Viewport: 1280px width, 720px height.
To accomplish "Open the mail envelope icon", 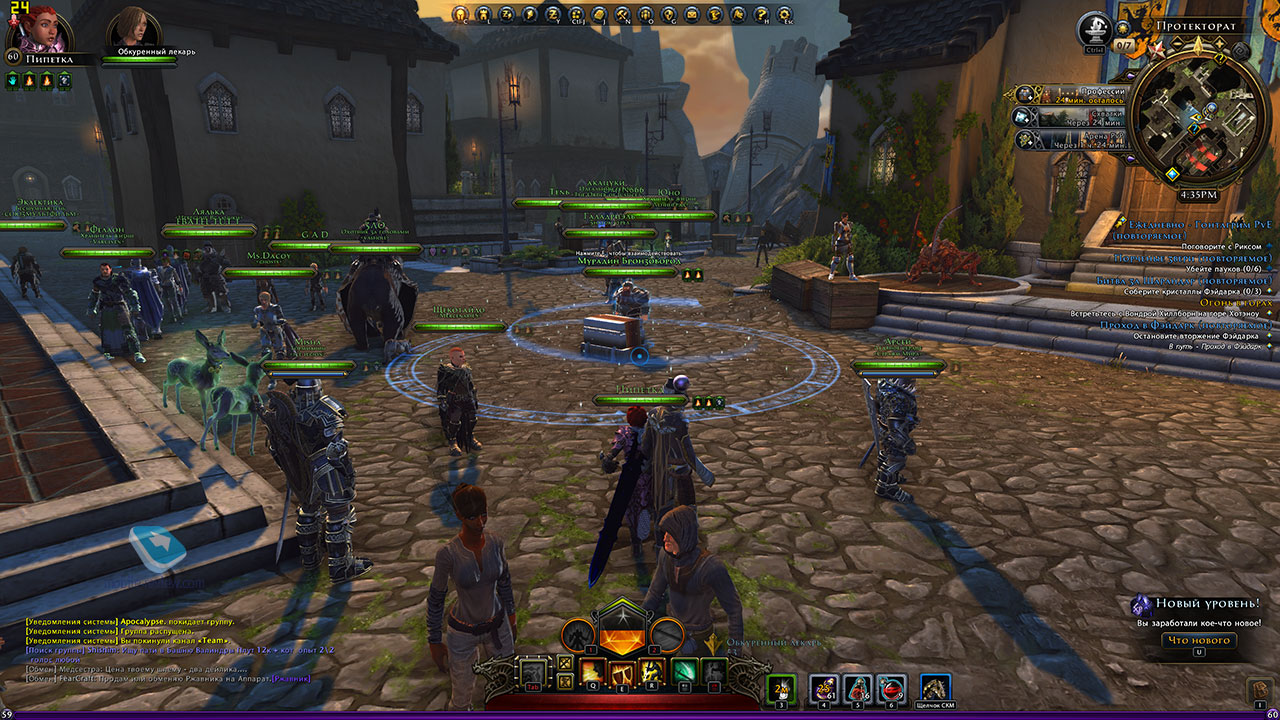I will (692, 14).
